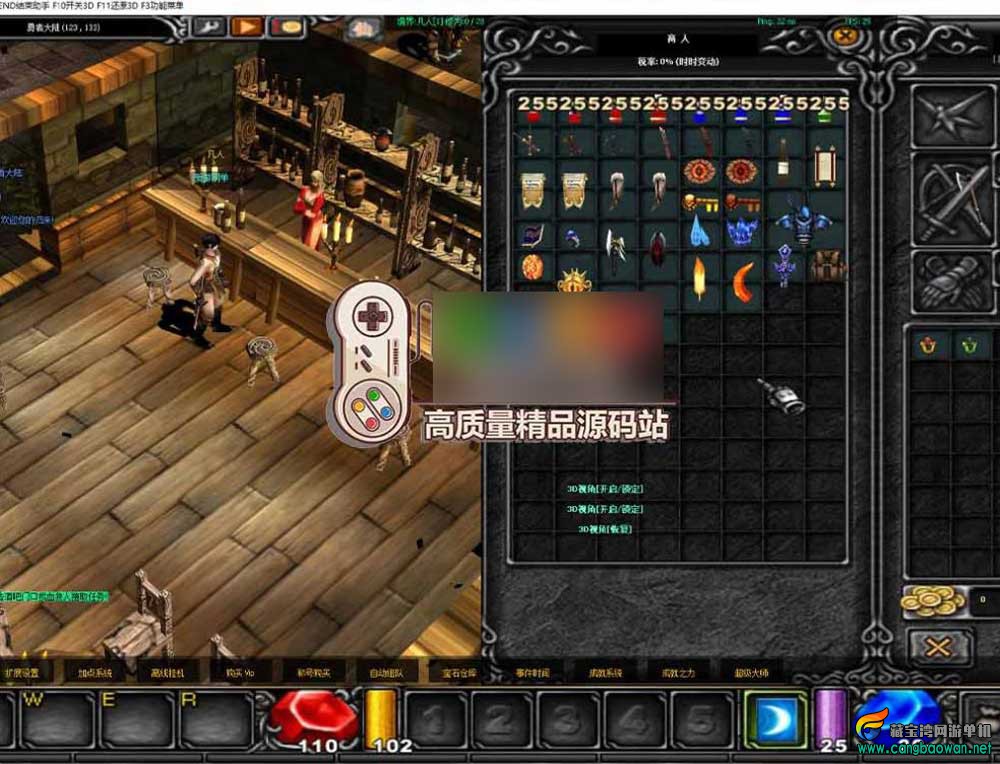Open the wrench settings button in the top bar
This screenshot has width=1000, height=764.
(212, 27)
